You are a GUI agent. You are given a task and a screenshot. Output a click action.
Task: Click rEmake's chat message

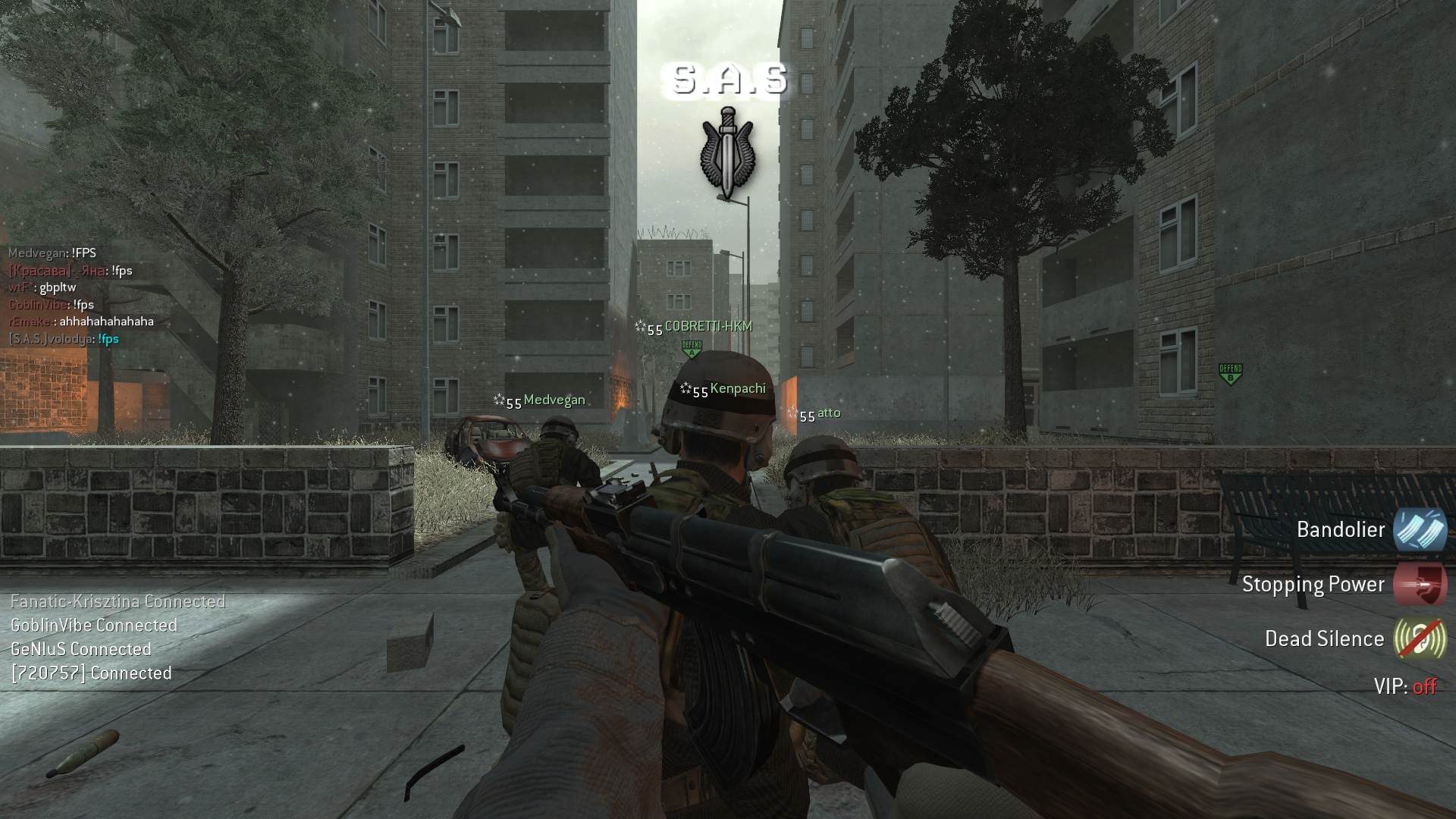pos(81,322)
